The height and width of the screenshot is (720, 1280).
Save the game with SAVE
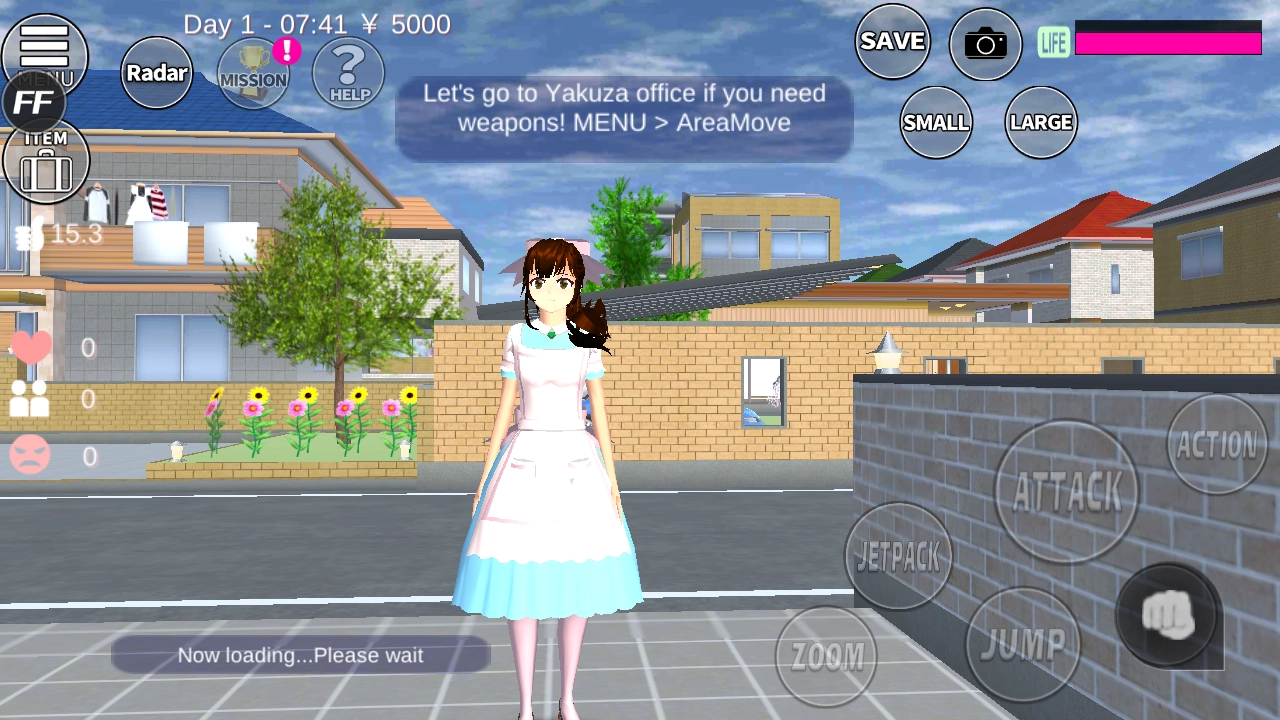click(x=892, y=41)
